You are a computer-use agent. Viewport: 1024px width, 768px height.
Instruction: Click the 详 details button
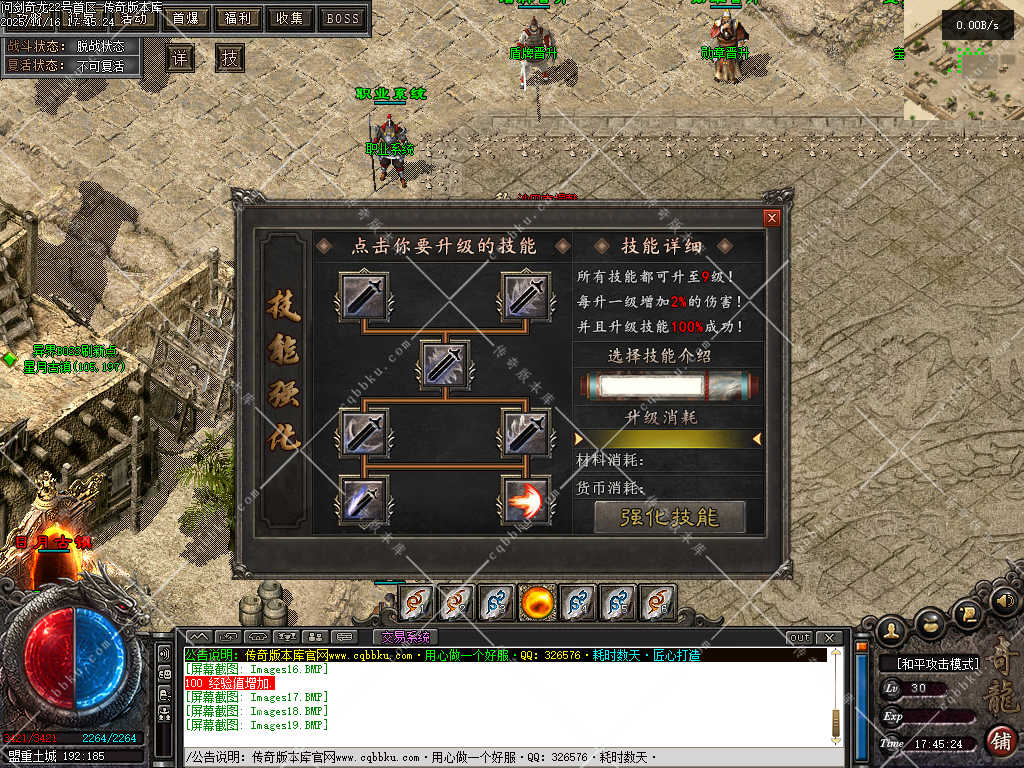[x=180, y=58]
